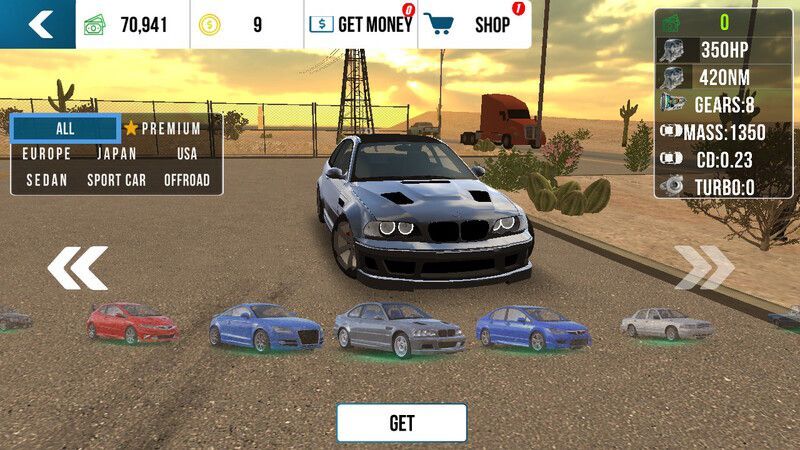The width and height of the screenshot is (800, 450).
Task: Switch to the Japan category
Action: [117, 154]
